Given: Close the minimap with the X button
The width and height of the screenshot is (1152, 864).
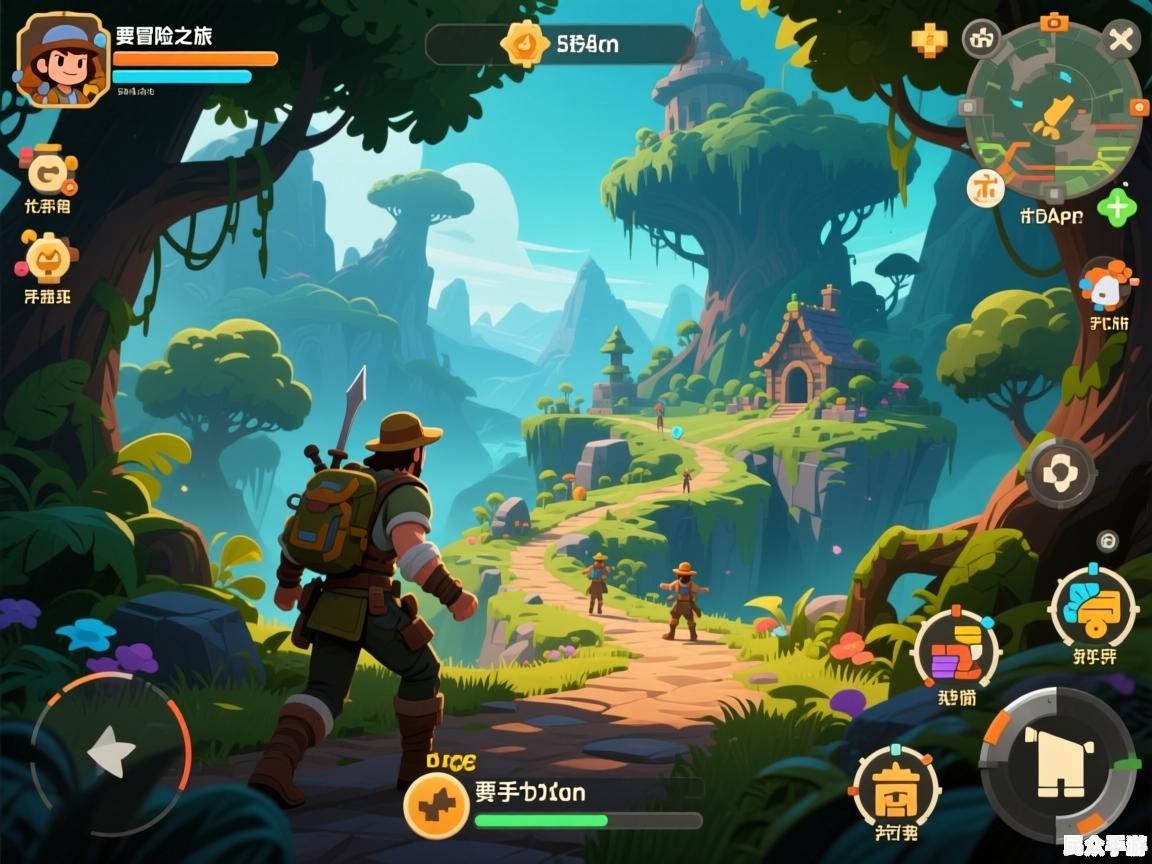Looking at the screenshot, I should pos(1120,40).
